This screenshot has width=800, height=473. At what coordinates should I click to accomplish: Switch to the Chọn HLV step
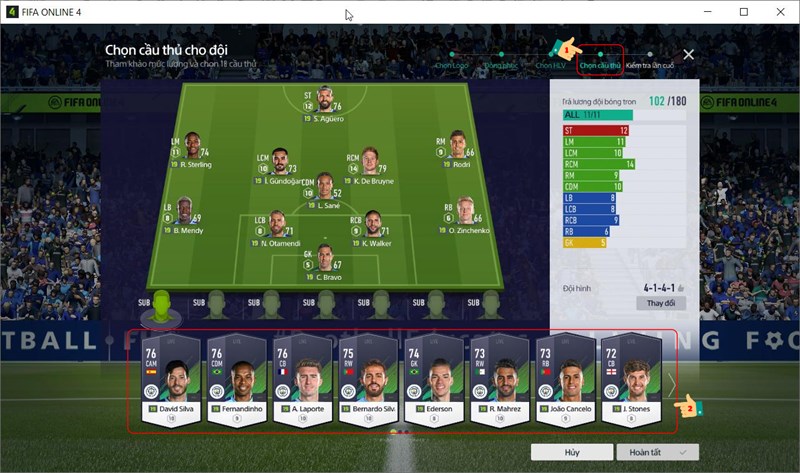[x=550, y=65]
